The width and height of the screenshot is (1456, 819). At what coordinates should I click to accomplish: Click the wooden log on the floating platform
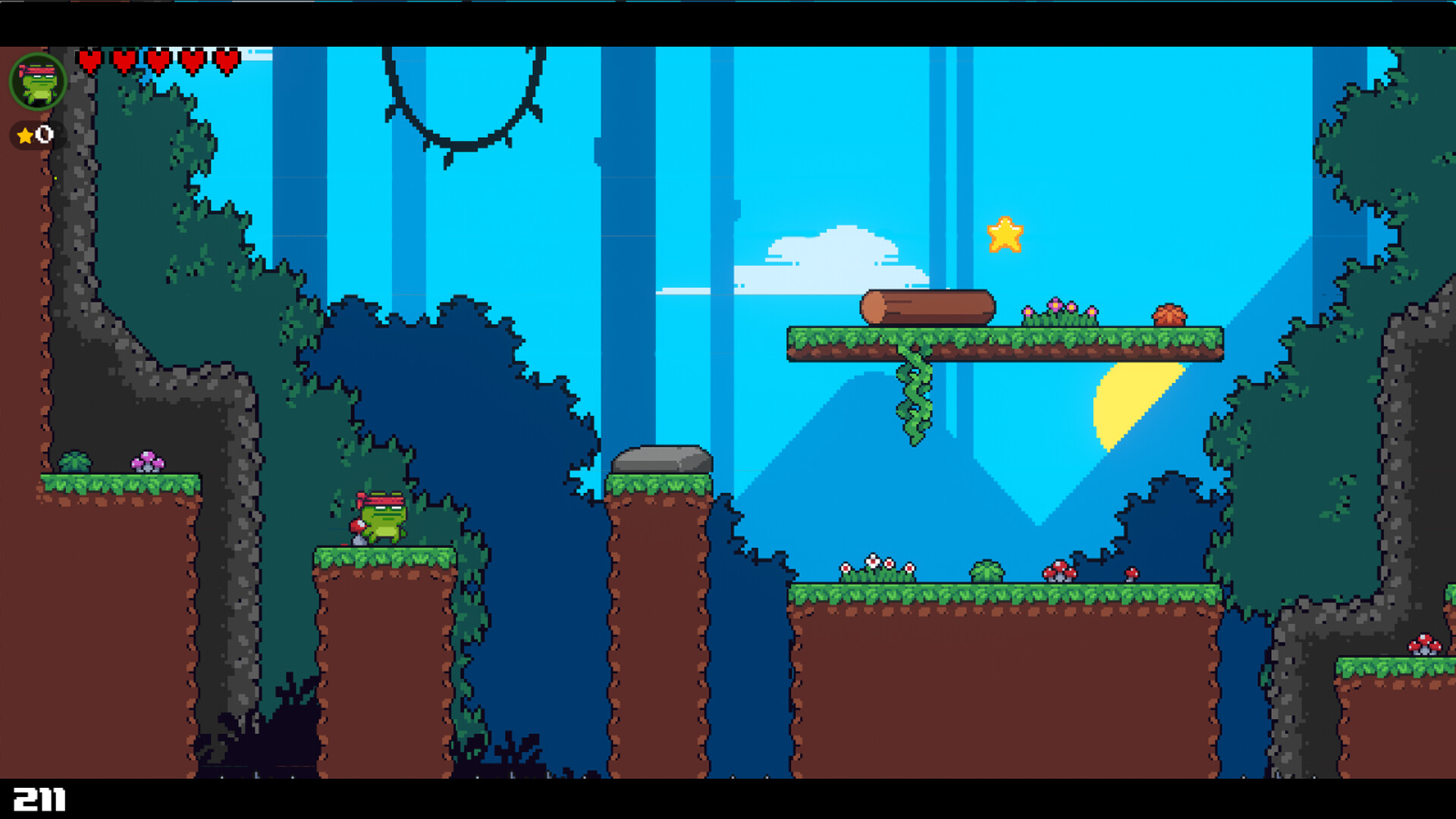pos(927,306)
